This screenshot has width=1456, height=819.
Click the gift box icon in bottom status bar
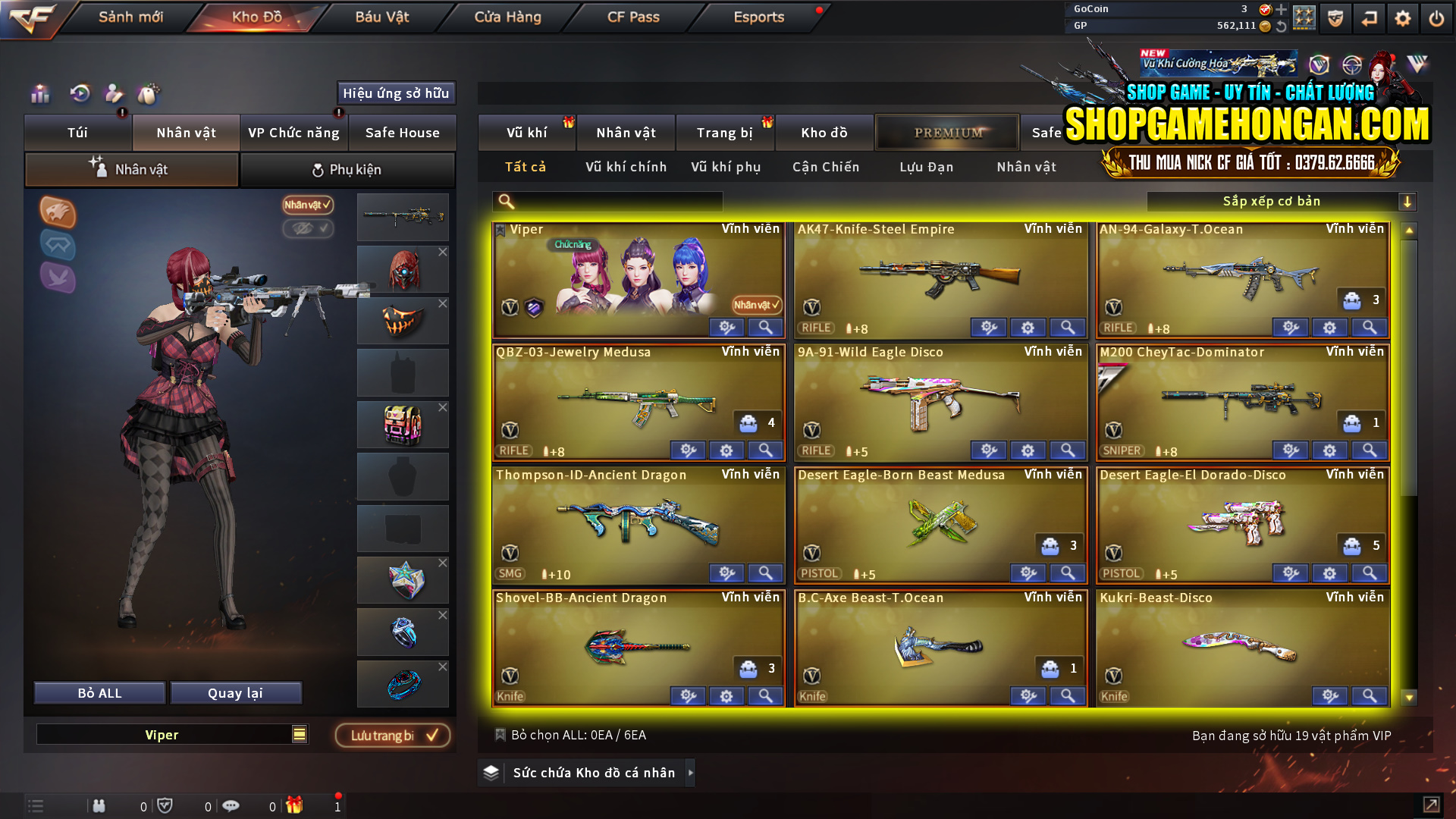296,805
